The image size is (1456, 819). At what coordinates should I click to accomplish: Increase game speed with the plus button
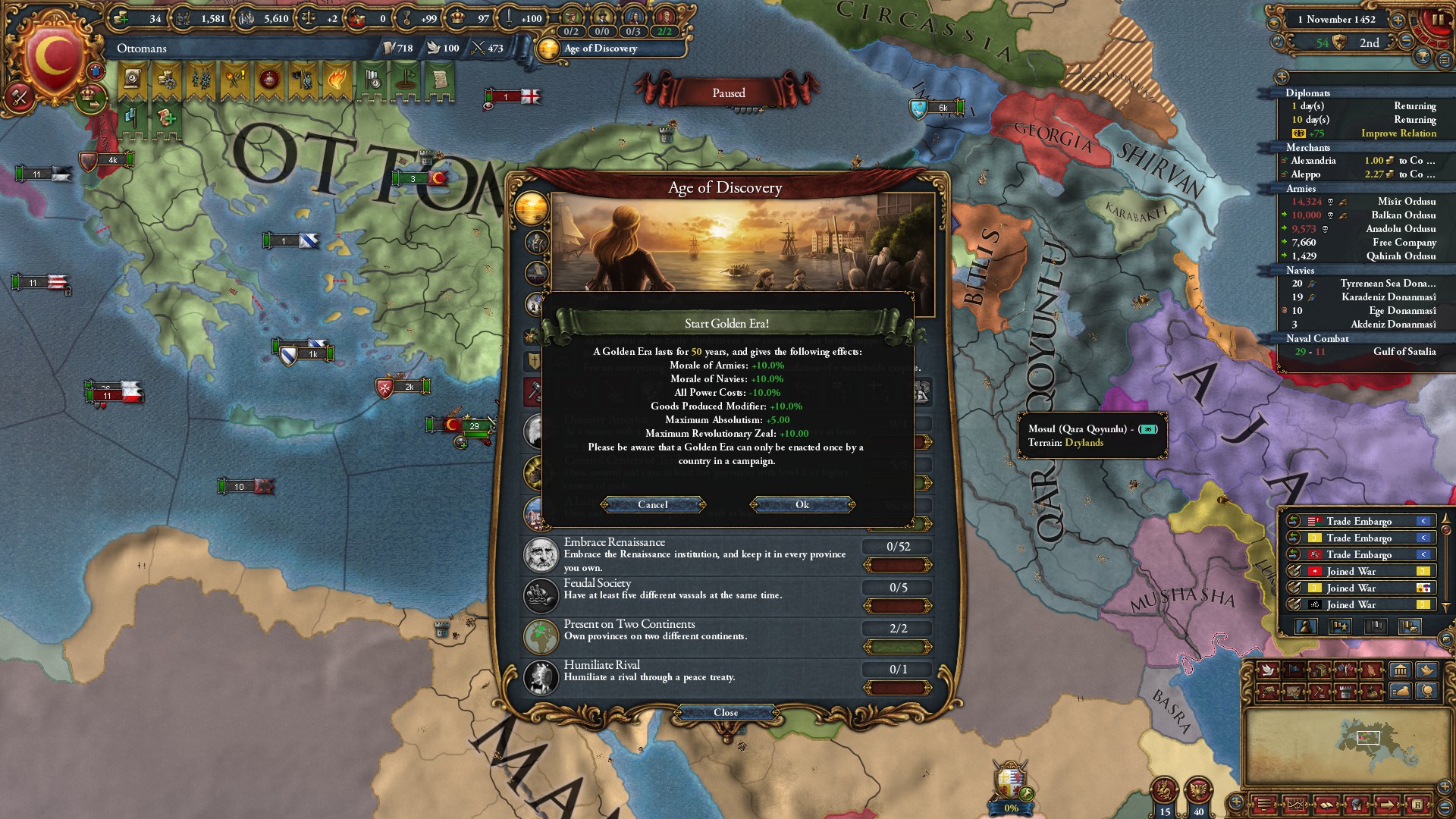[1398, 20]
